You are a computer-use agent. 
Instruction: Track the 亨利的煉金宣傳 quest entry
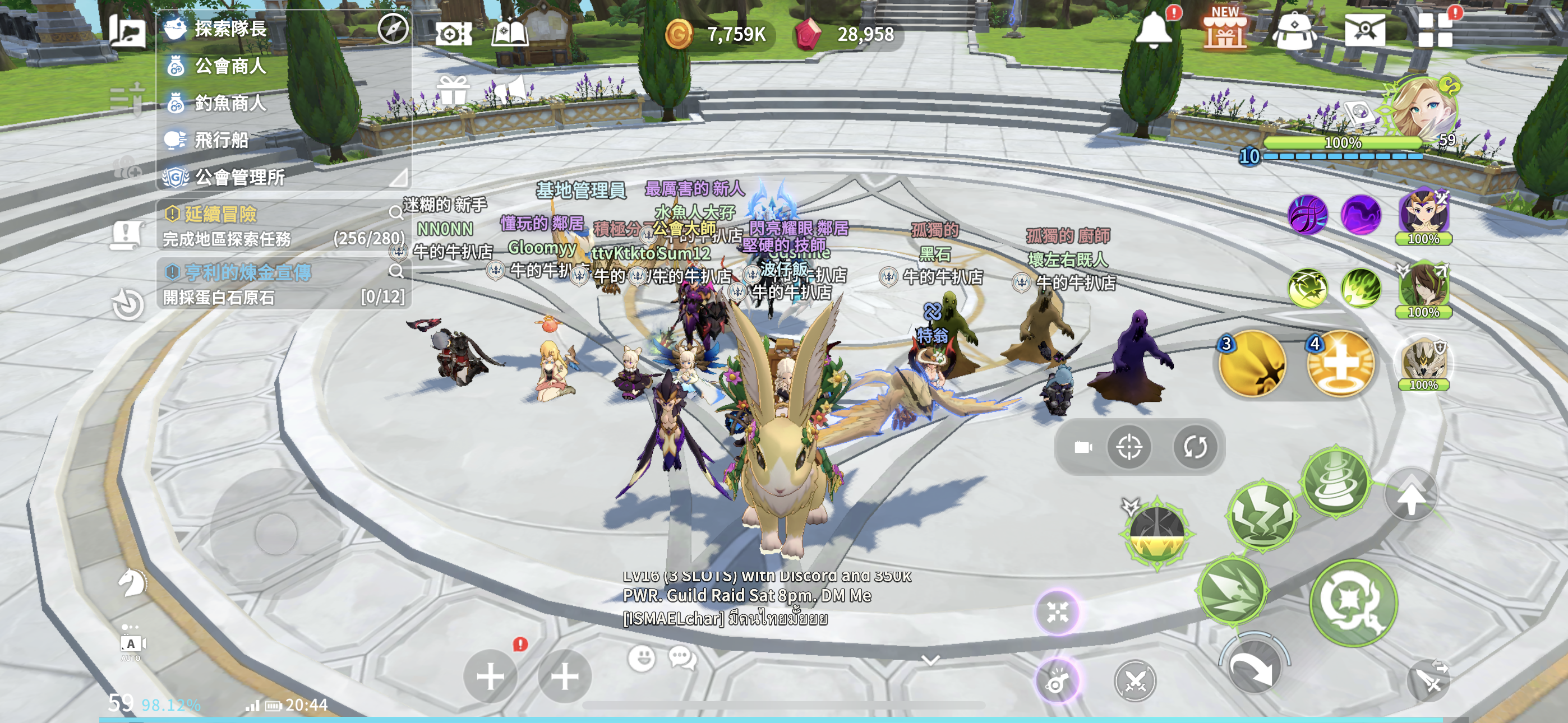pyautogui.click(x=247, y=272)
